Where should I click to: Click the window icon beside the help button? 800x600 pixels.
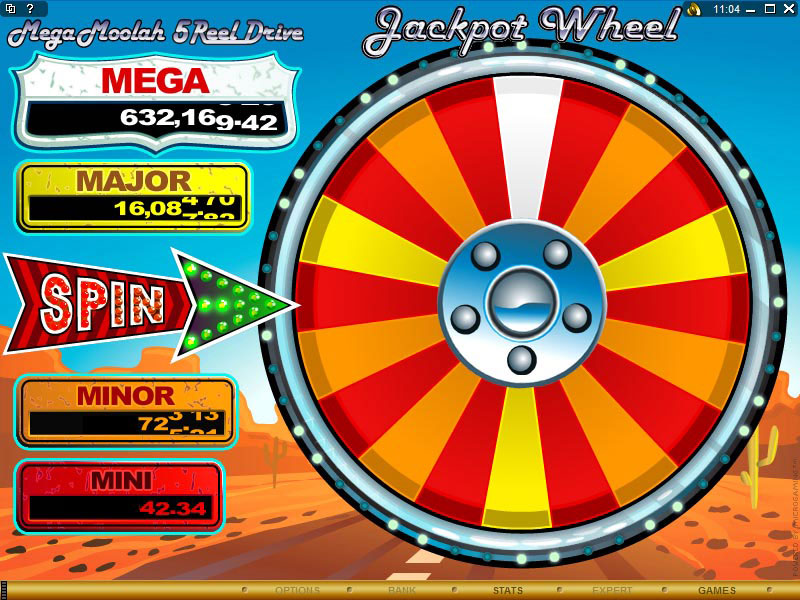pyautogui.click(x=10, y=8)
